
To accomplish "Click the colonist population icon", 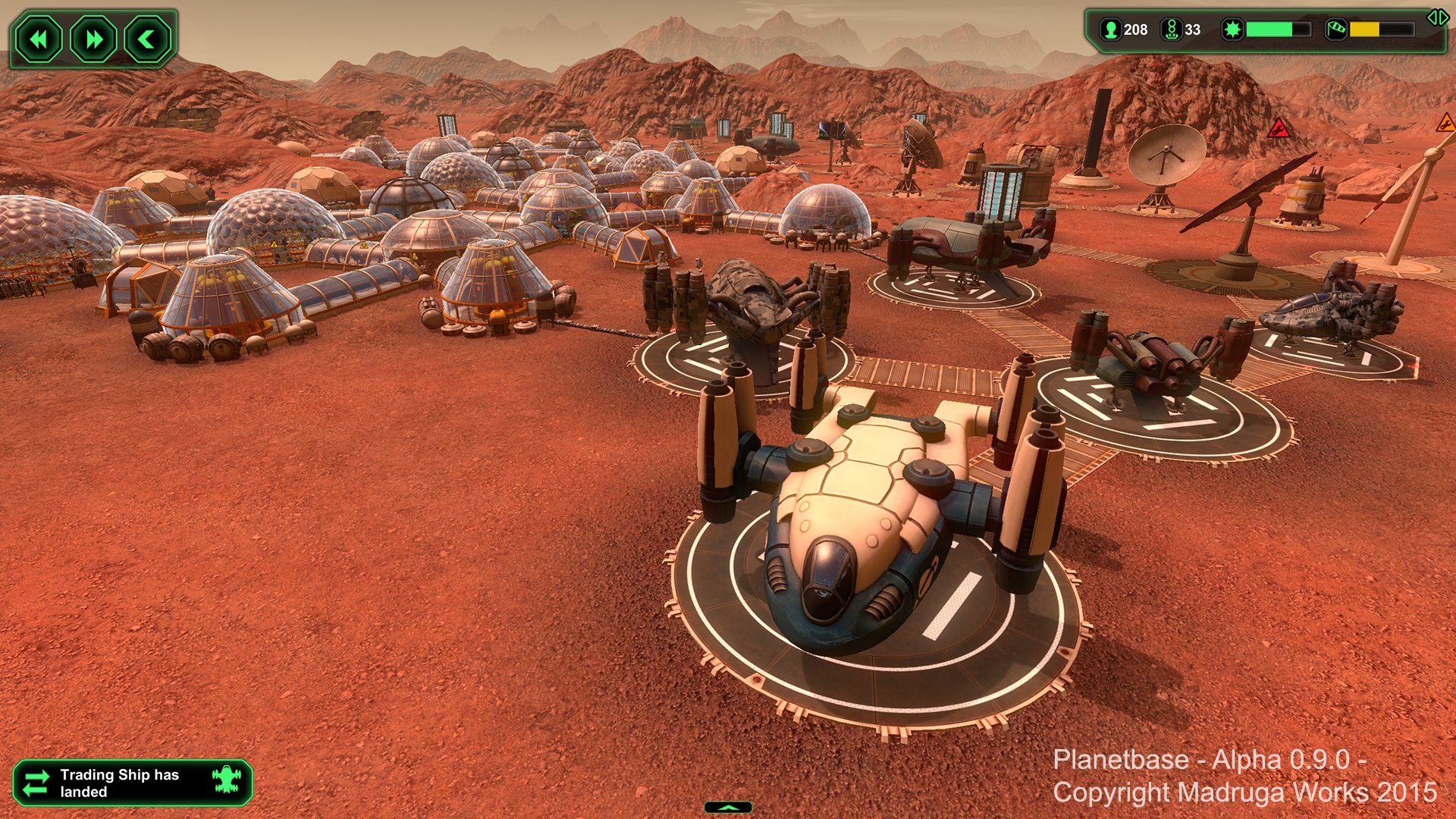I will click(x=1111, y=30).
